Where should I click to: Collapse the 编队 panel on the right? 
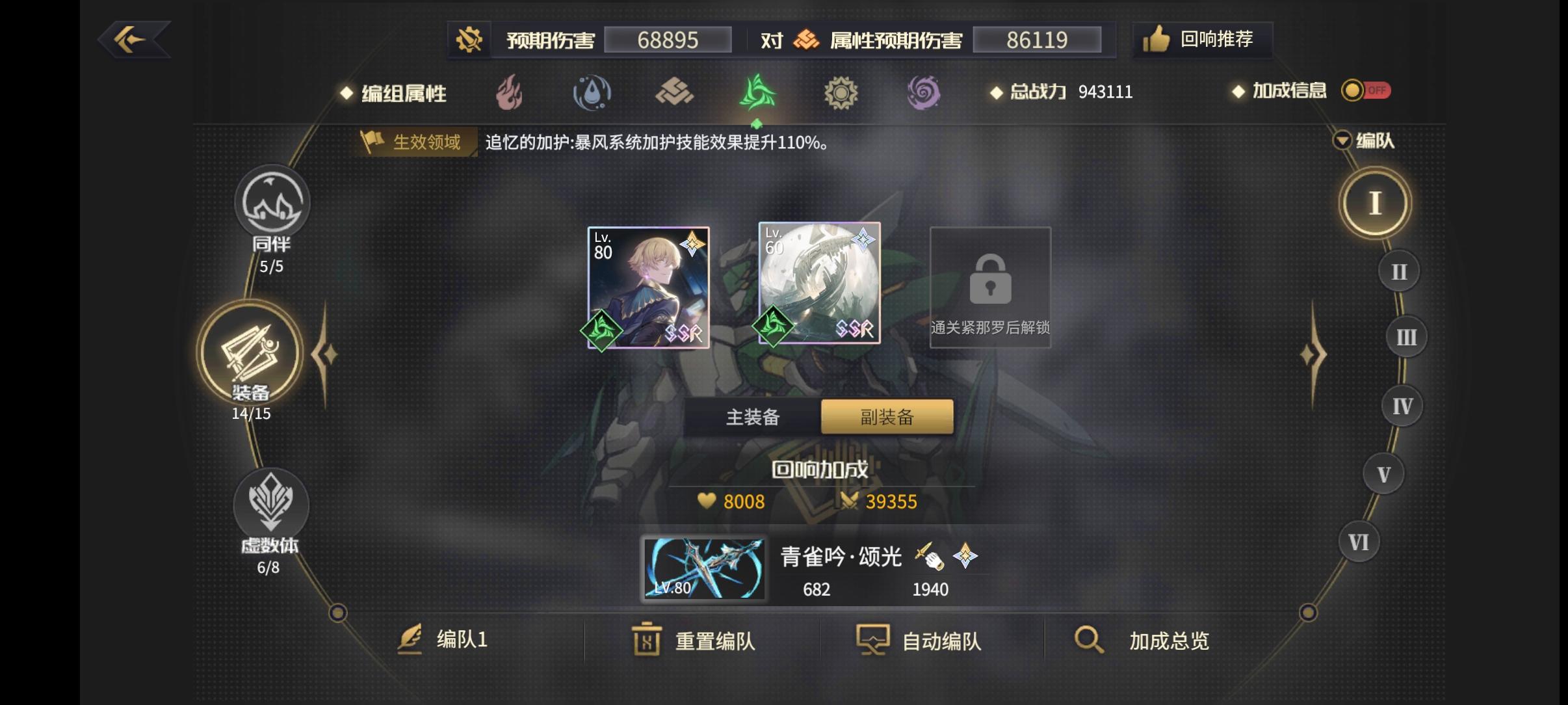(1342, 140)
